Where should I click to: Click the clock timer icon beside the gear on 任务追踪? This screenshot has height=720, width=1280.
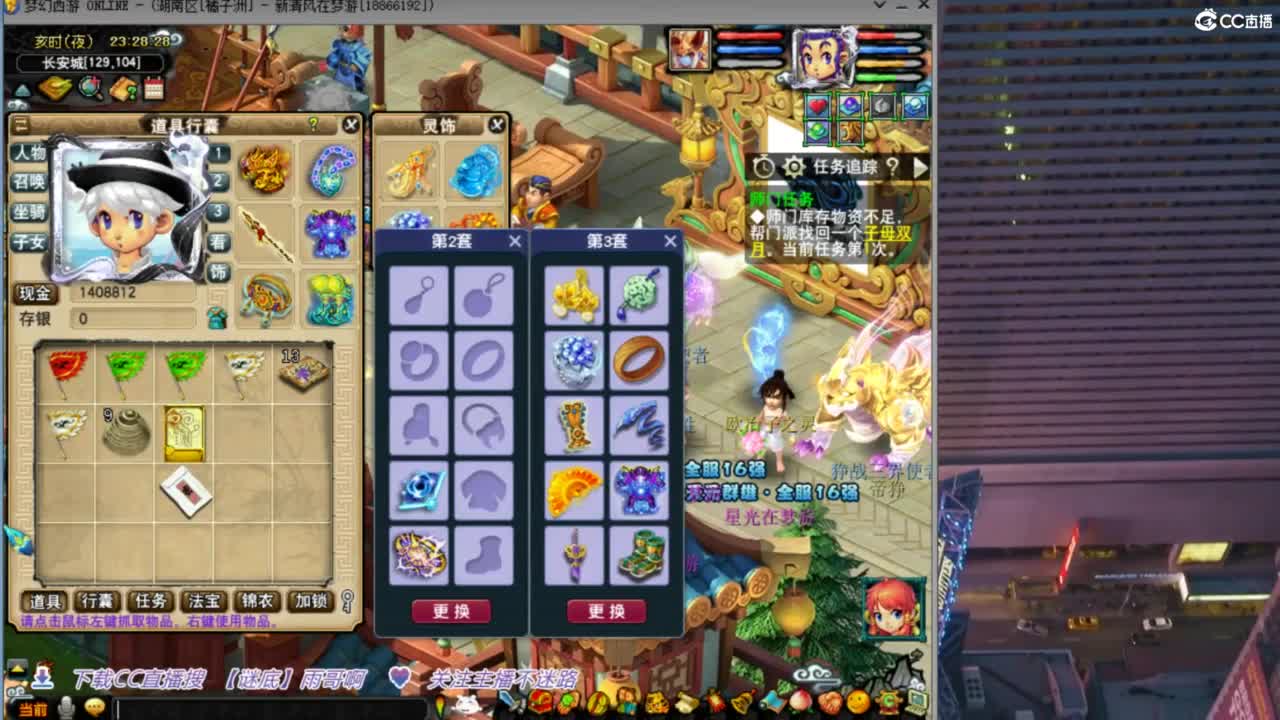(764, 167)
